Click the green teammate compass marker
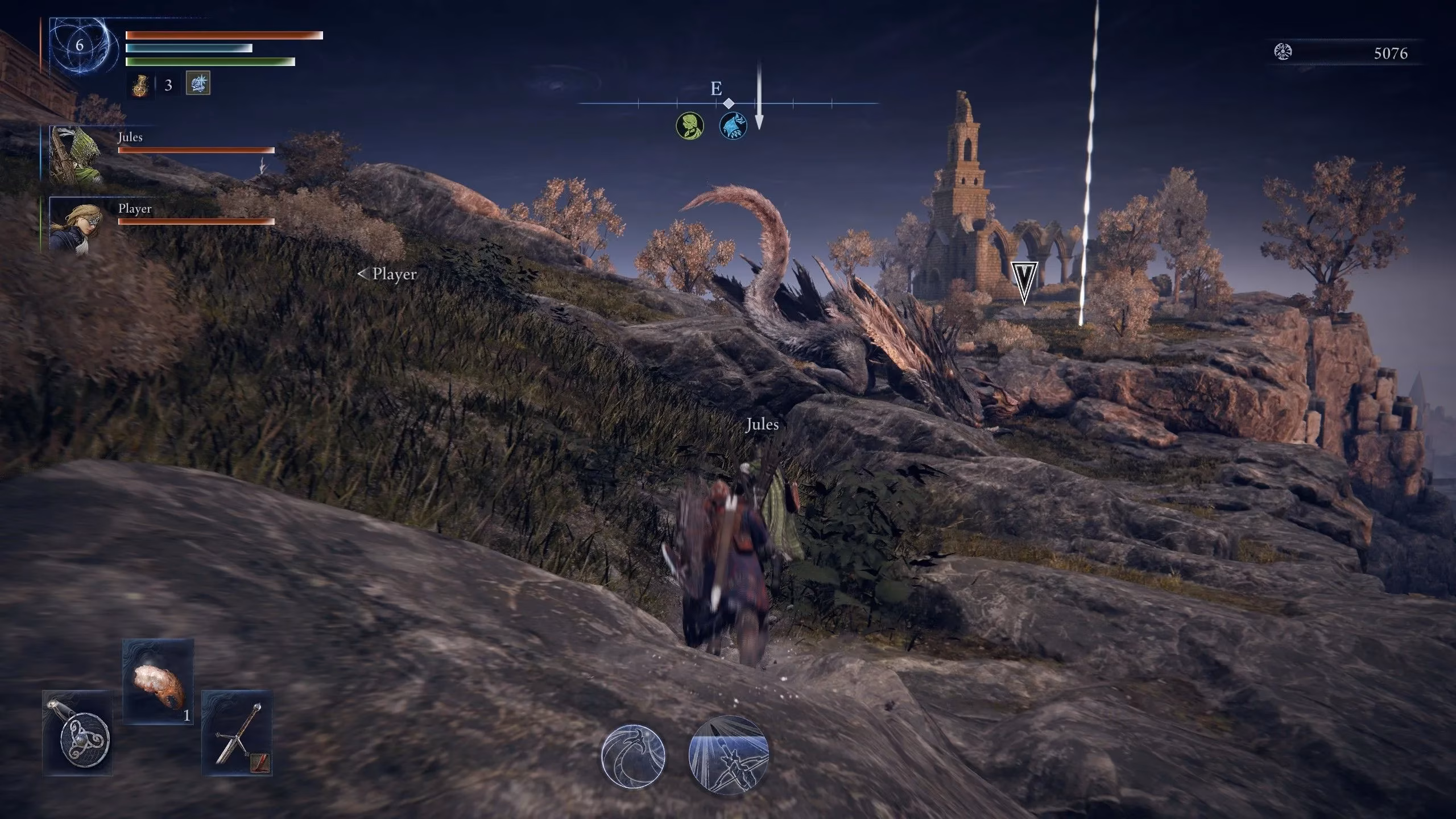1456x819 pixels. coord(690,125)
